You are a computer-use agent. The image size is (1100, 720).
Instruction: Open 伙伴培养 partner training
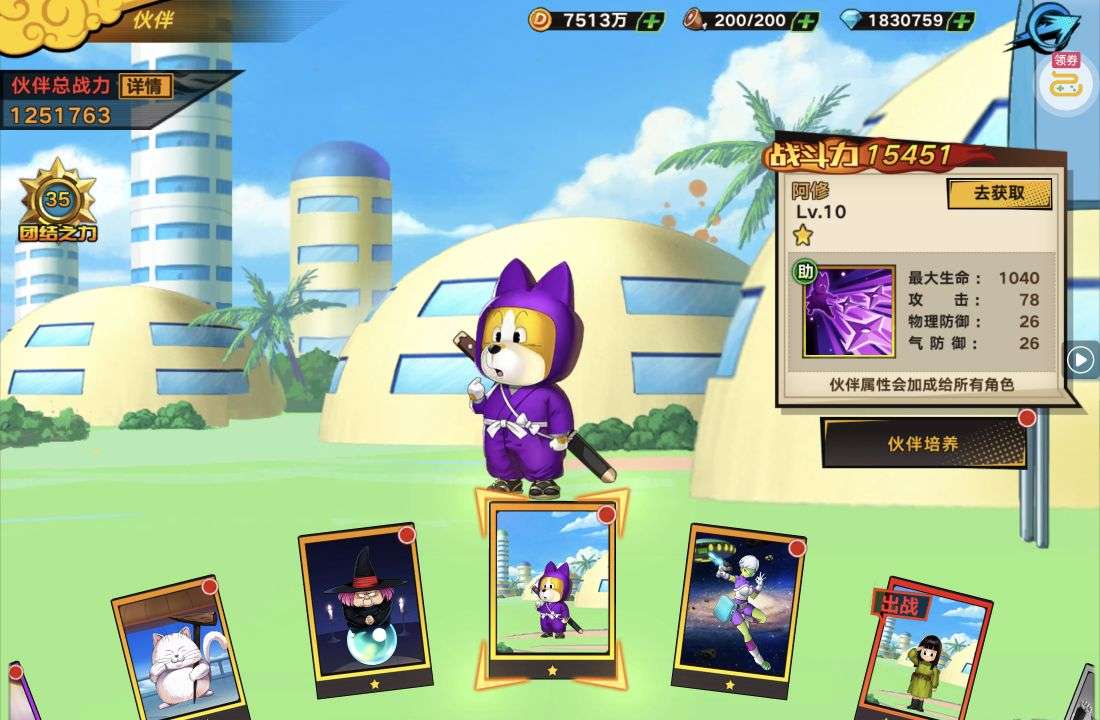tap(924, 443)
